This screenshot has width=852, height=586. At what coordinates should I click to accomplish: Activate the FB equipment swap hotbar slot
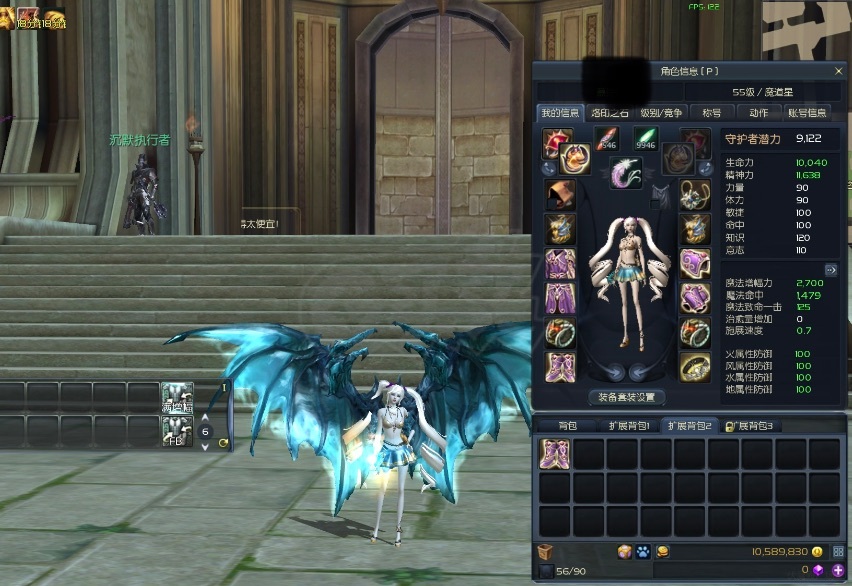177,431
